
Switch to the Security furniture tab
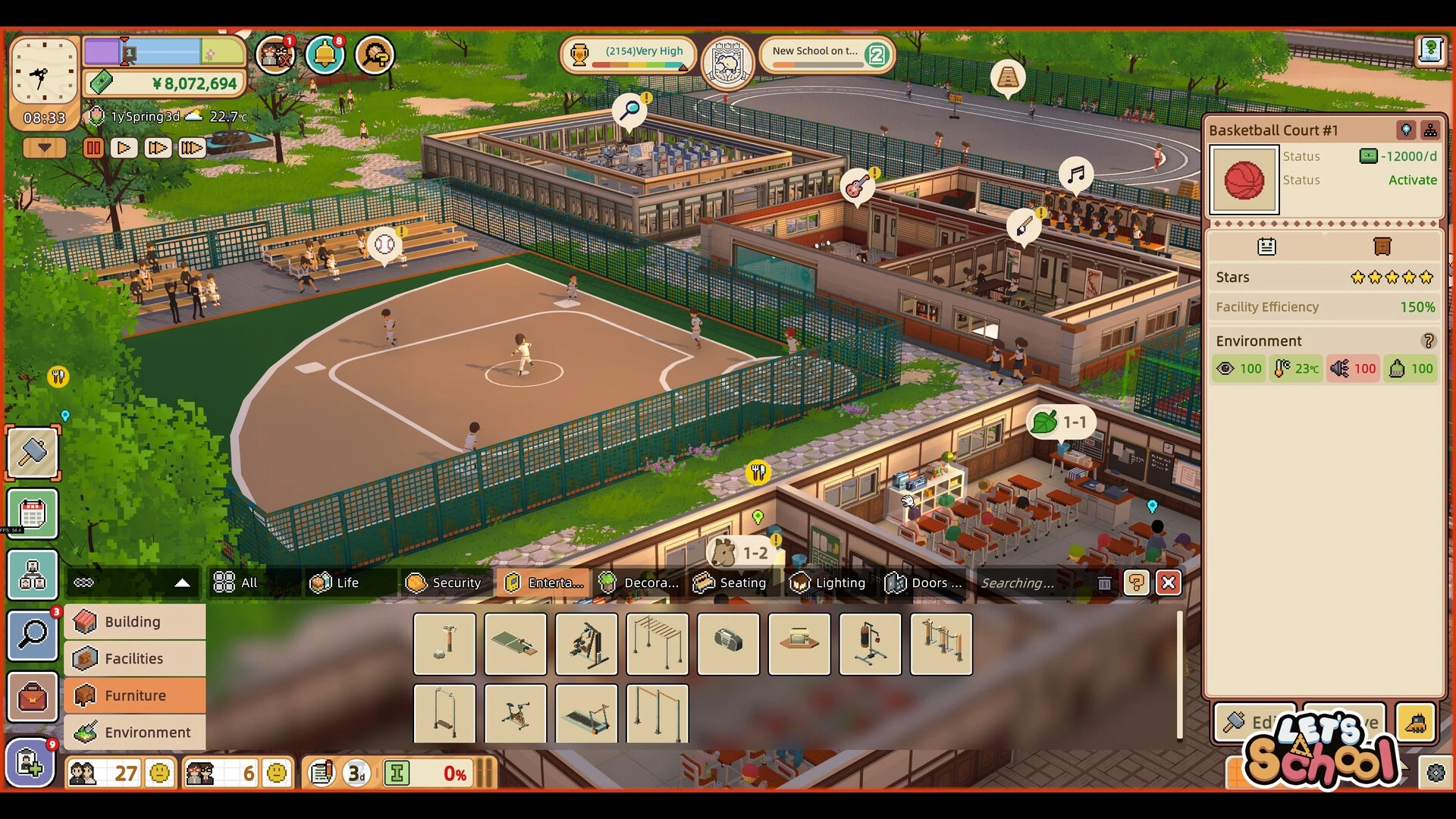point(444,582)
